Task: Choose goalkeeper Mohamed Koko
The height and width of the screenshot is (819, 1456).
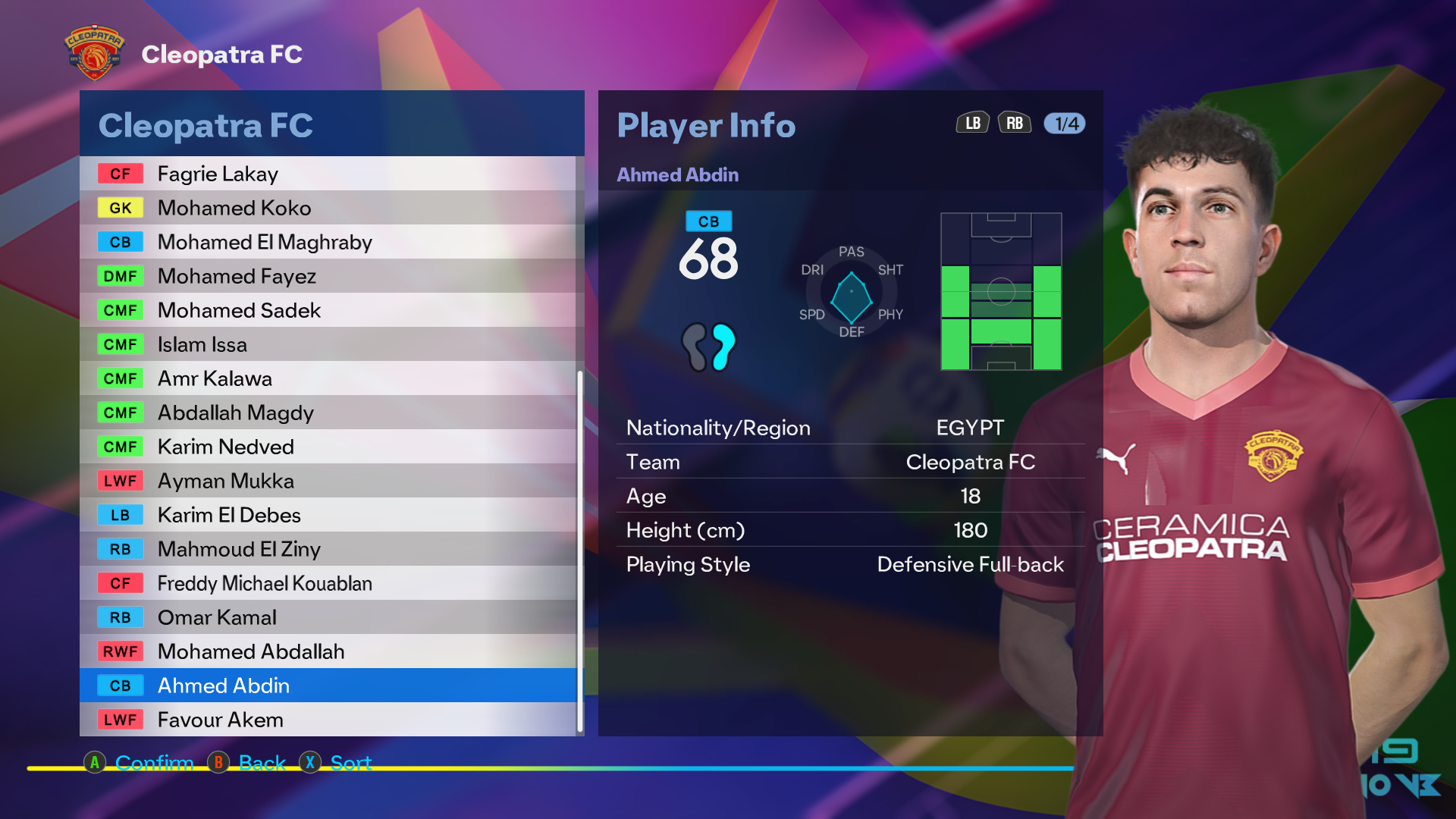Action: [328, 208]
